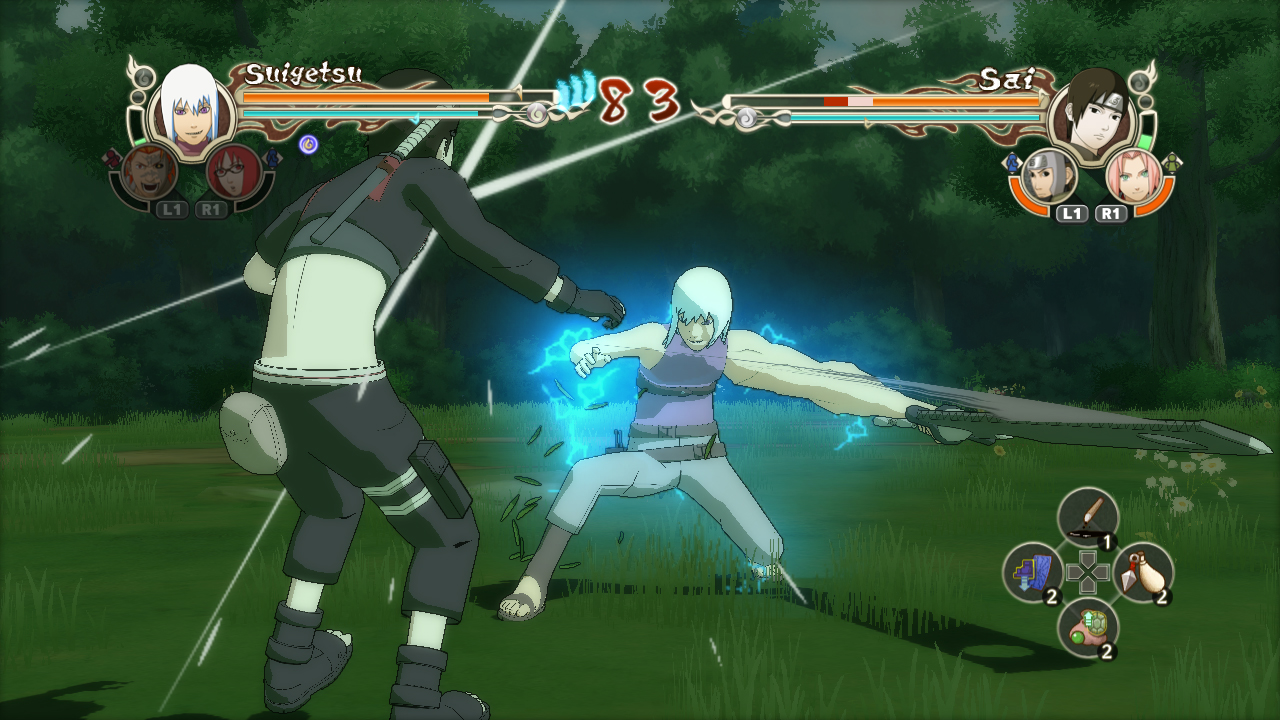Click the red diamond emblem beside Jugo's portrait
The image size is (1280, 720).
click(x=113, y=156)
